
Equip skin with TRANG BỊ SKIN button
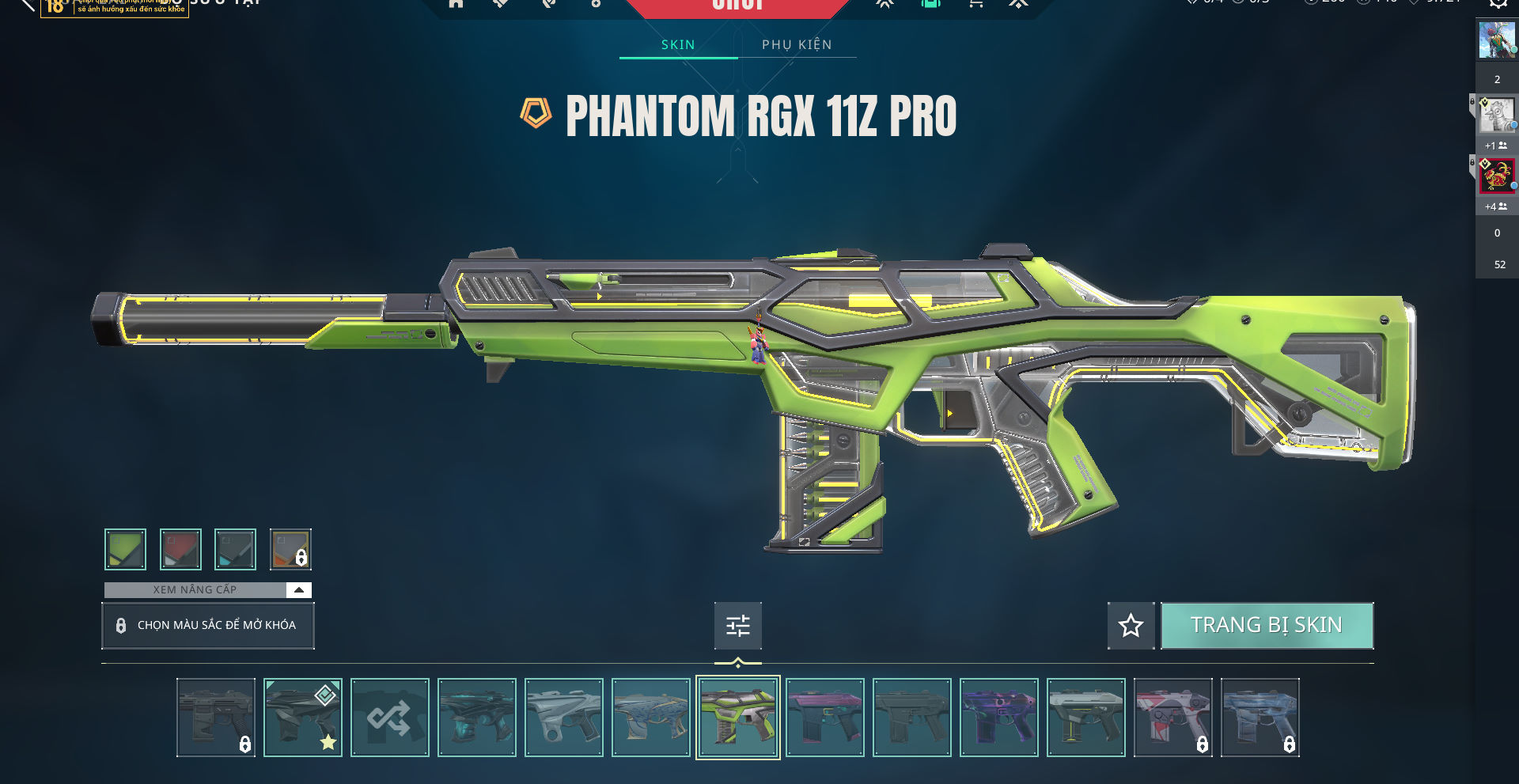[1267, 625]
